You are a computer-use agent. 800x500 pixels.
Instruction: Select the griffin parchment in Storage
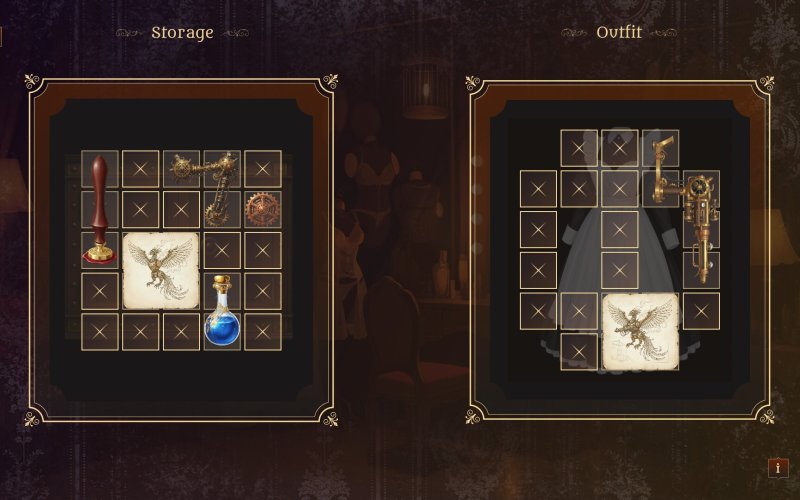pyautogui.click(x=161, y=270)
